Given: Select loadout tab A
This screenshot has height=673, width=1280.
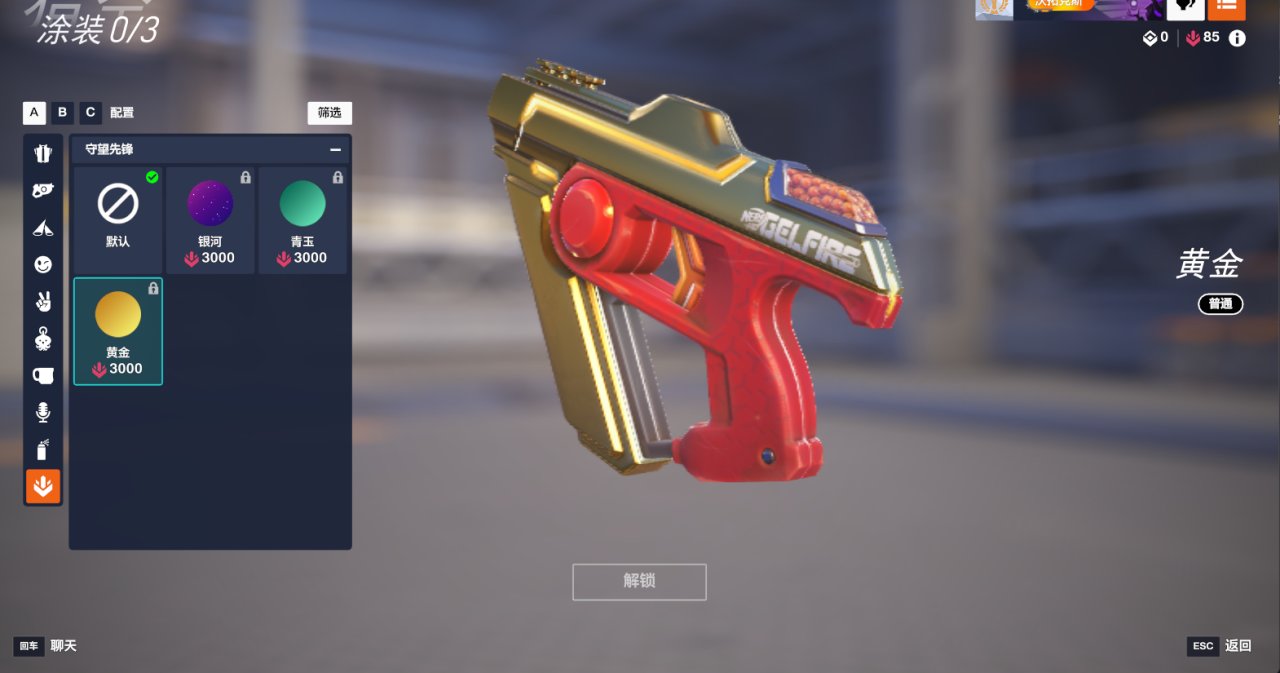Looking at the screenshot, I should [x=34, y=112].
